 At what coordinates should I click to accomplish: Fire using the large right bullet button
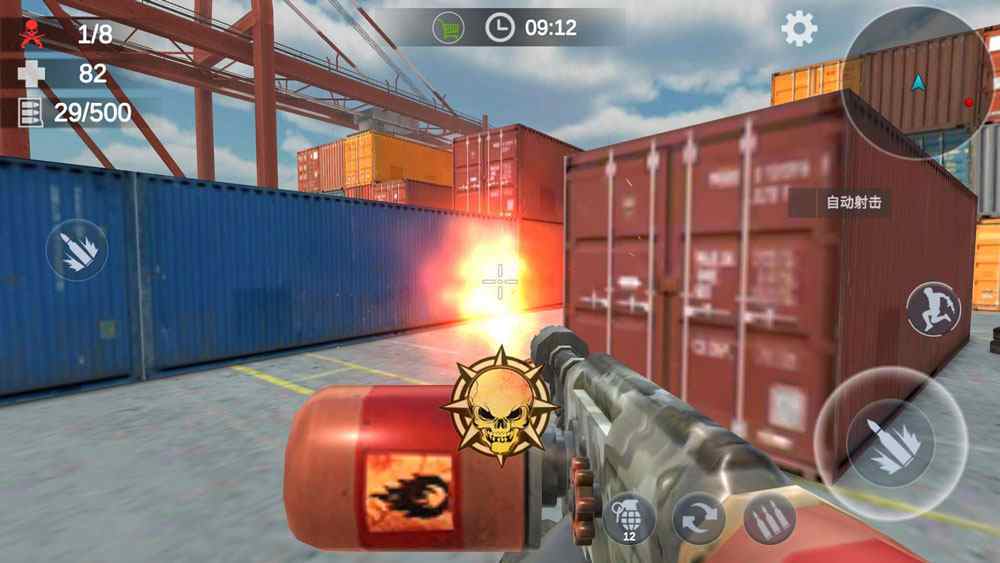coord(889,442)
